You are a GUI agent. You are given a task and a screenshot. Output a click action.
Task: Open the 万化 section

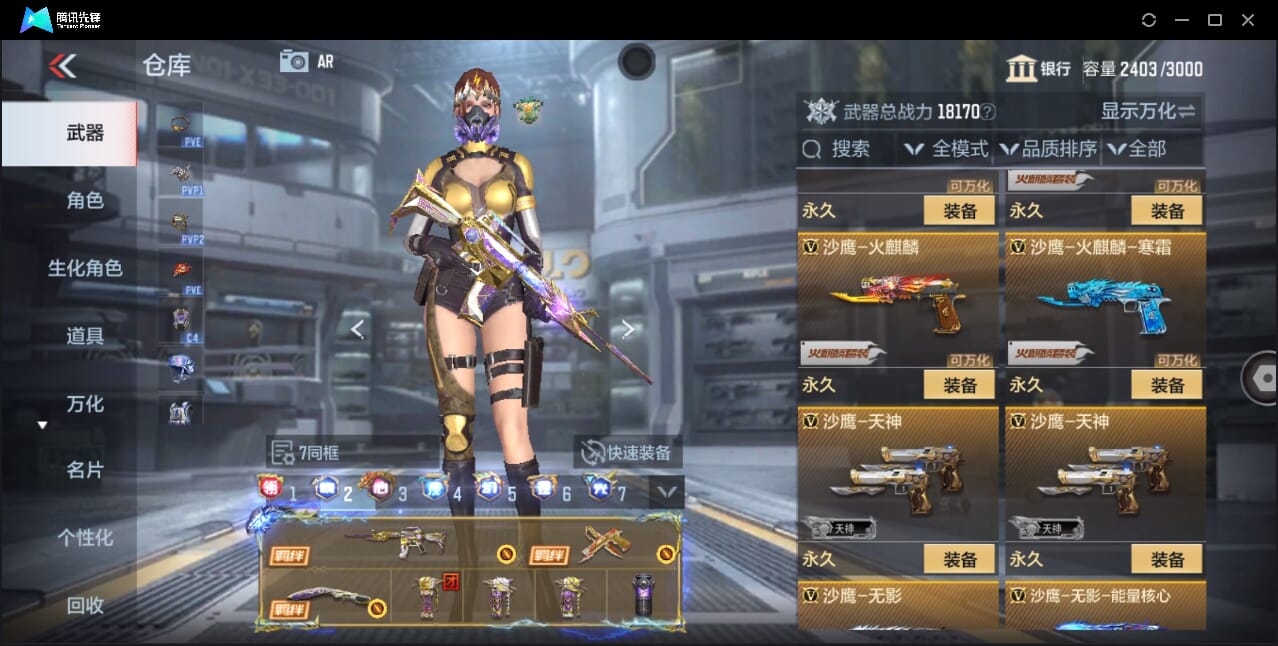(85, 404)
